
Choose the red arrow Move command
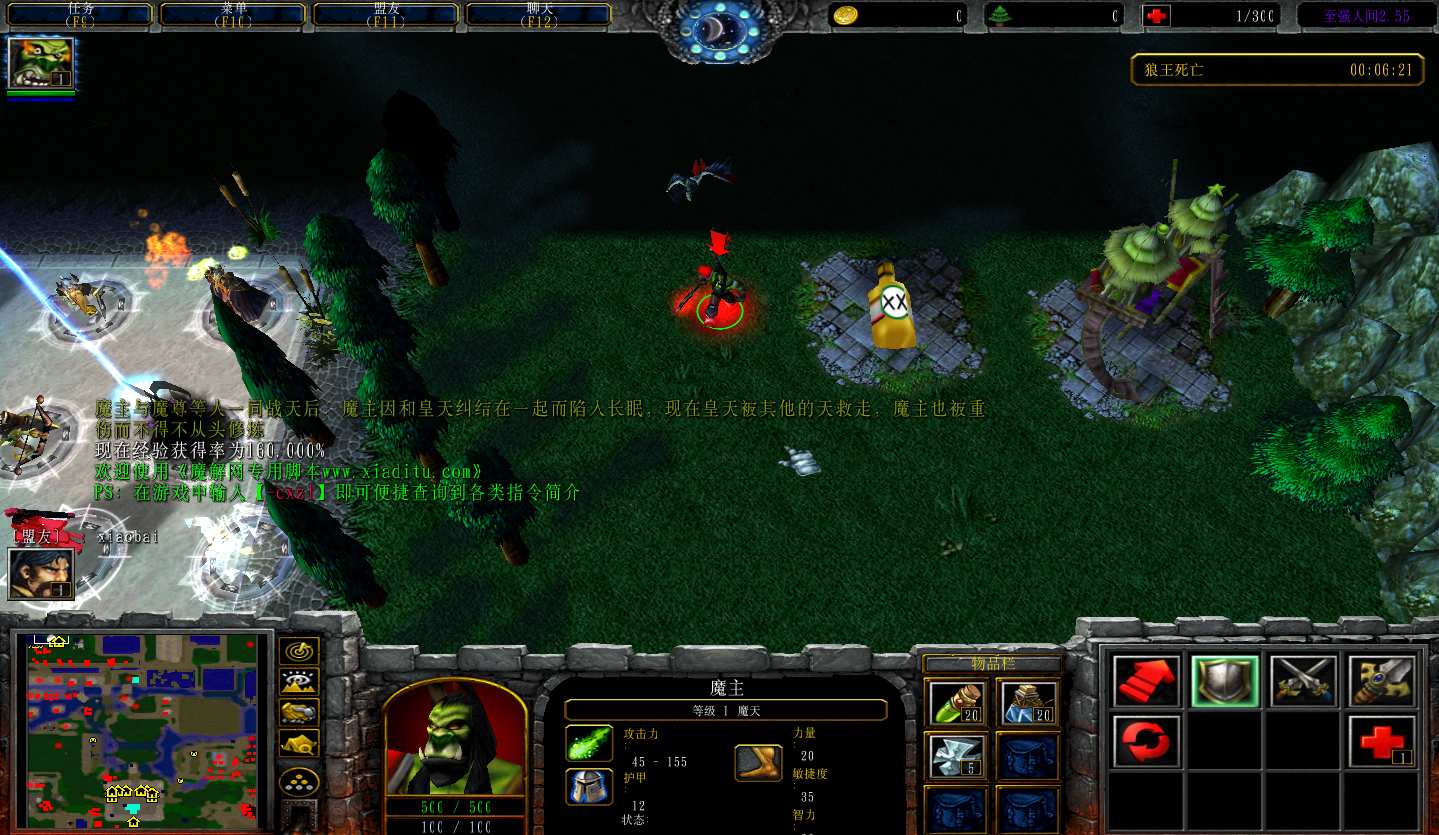click(1146, 682)
